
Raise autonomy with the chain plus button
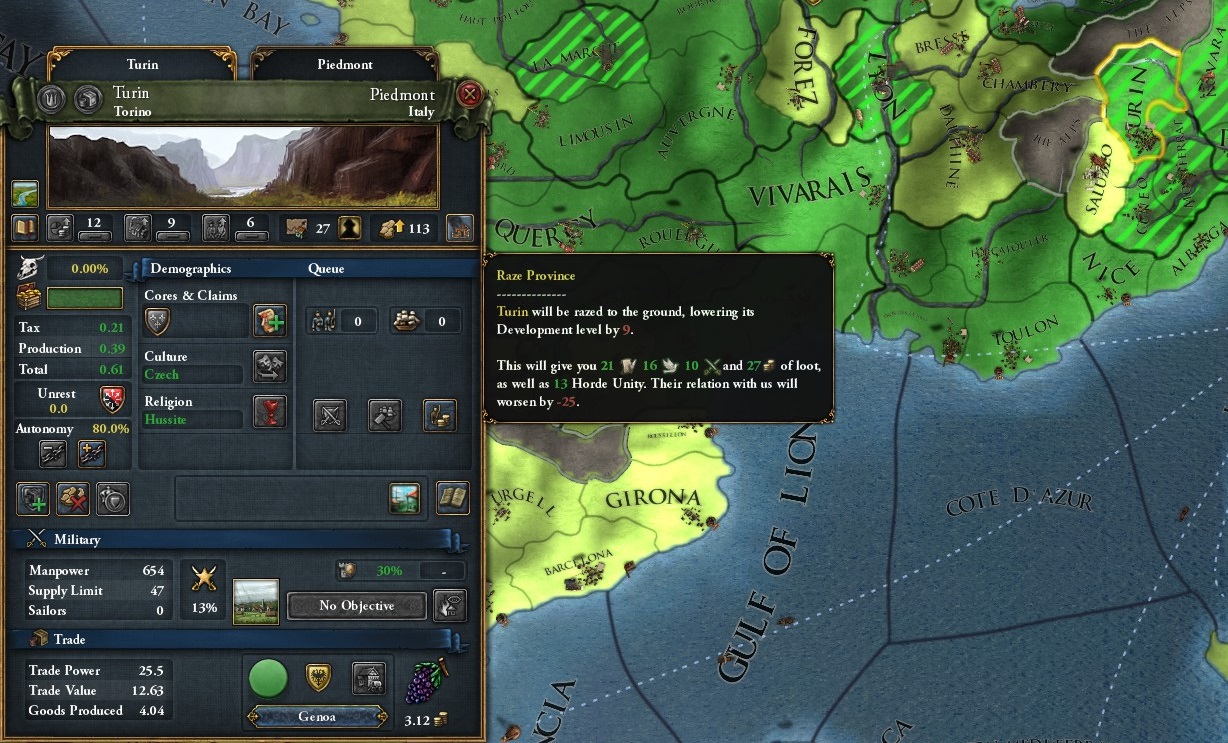[91, 453]
